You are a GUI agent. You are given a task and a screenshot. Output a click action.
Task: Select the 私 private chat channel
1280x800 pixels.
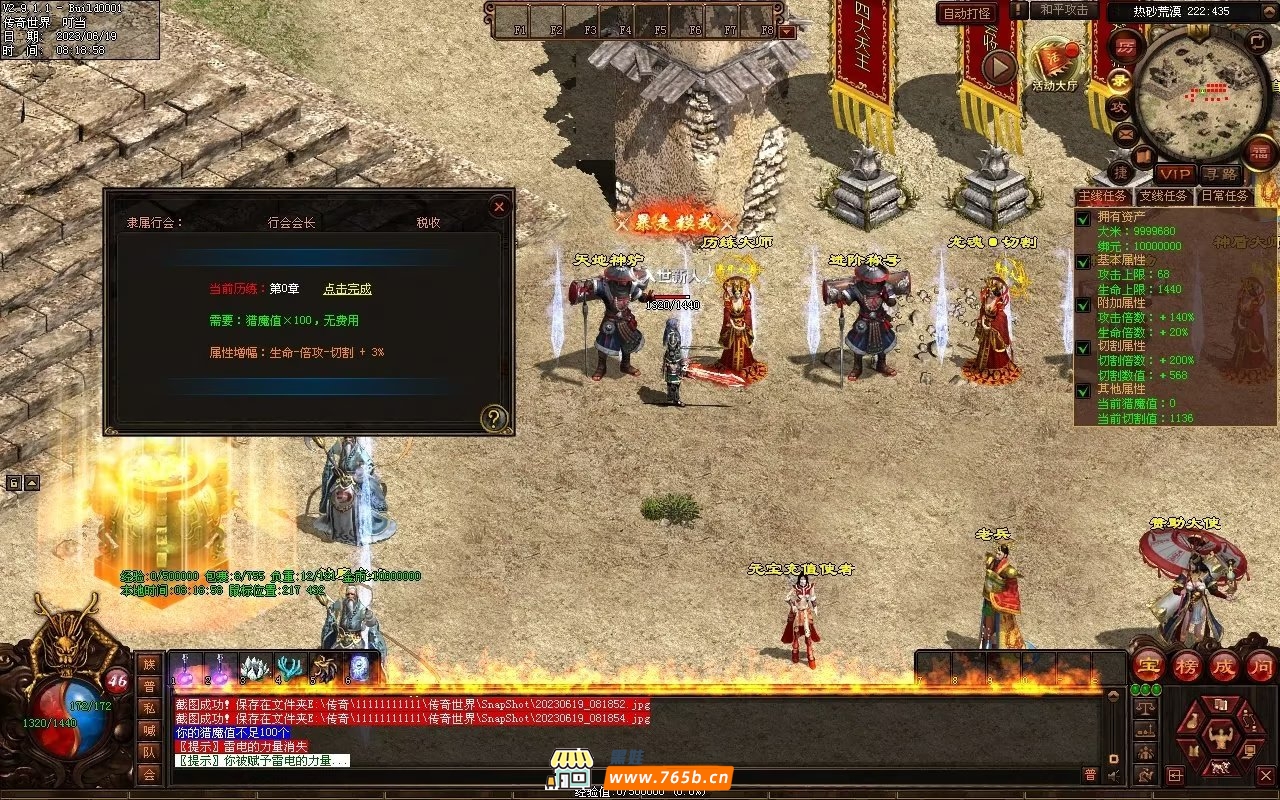[149, 708]
